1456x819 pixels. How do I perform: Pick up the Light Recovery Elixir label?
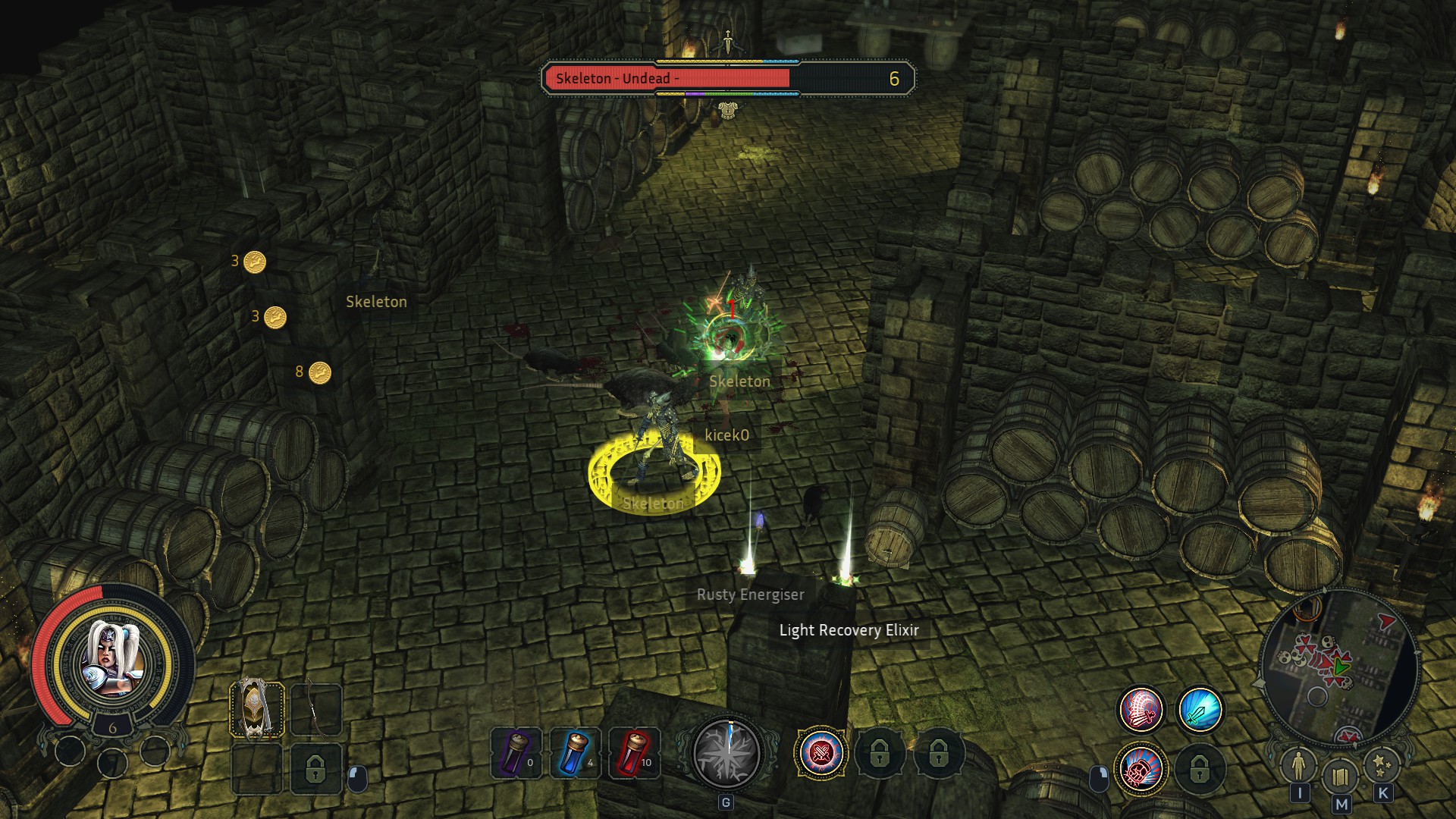pyautogui.click(x=849, y=630)
